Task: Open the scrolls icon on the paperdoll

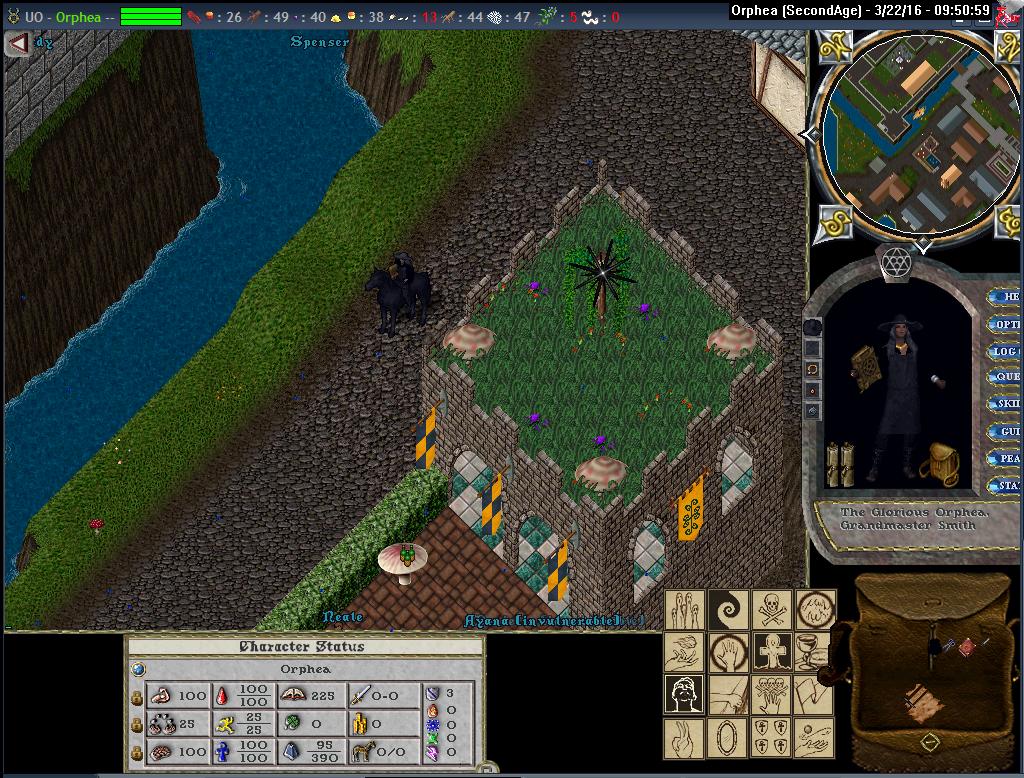Action: [839, 463]
